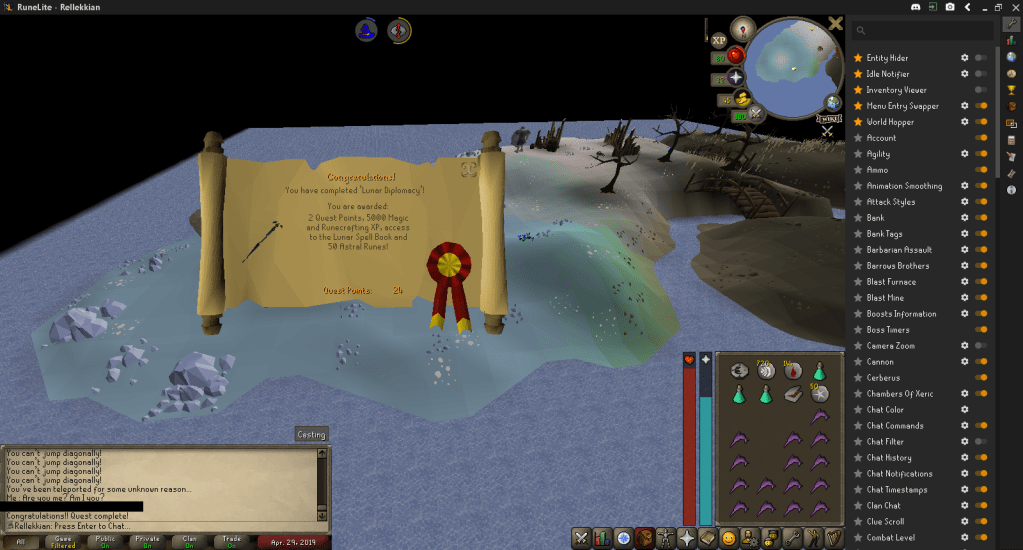Open Menu Entry Swapper settings gear
Screen dimensions: 1023x550
(x=964, y=106)
